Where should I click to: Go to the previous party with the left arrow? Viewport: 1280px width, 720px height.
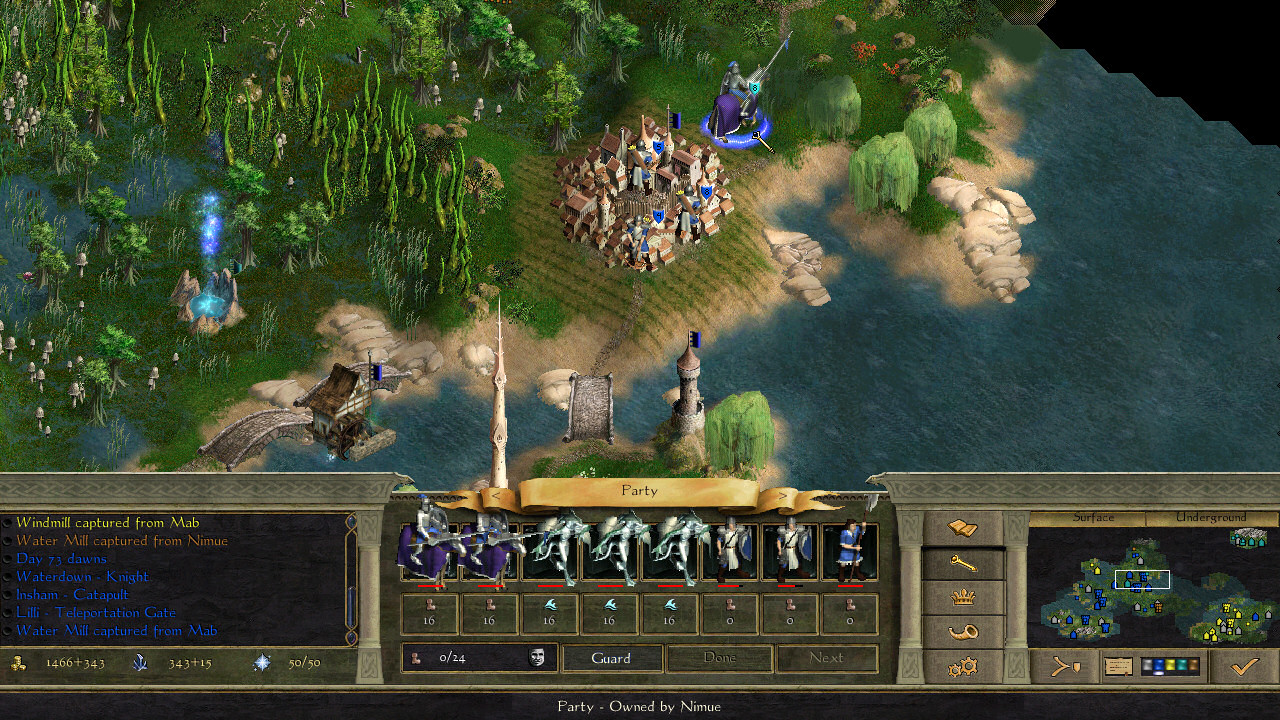pos(496,495)
